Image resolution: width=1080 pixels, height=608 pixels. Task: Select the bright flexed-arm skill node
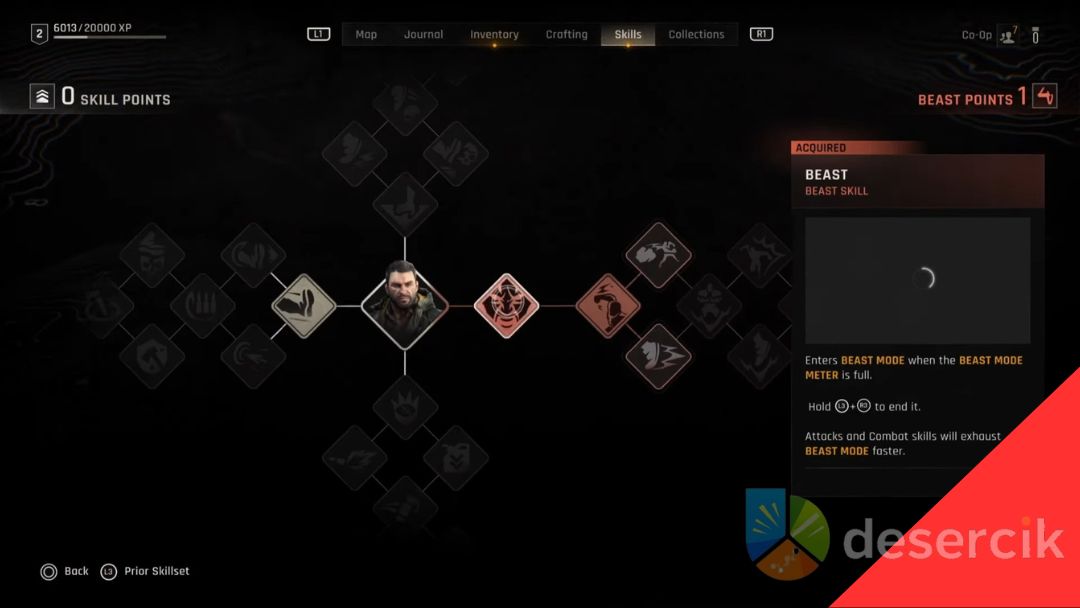[x=304, y=306]
